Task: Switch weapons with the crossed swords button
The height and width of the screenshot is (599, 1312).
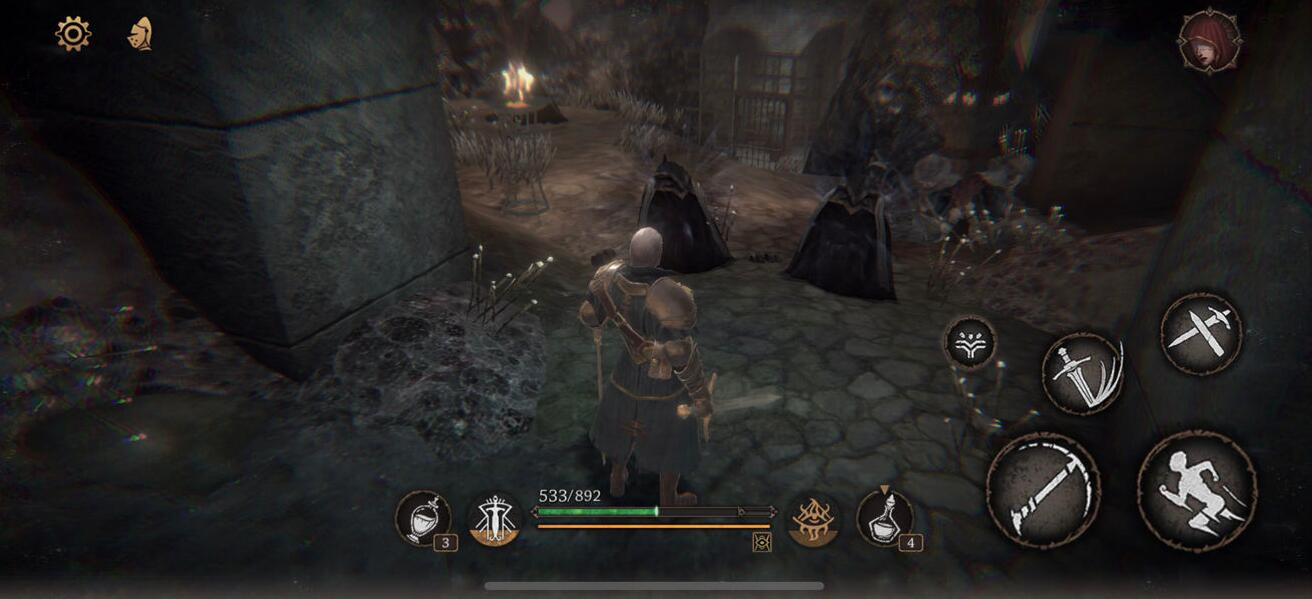Action: click(x=1201, y=333)
